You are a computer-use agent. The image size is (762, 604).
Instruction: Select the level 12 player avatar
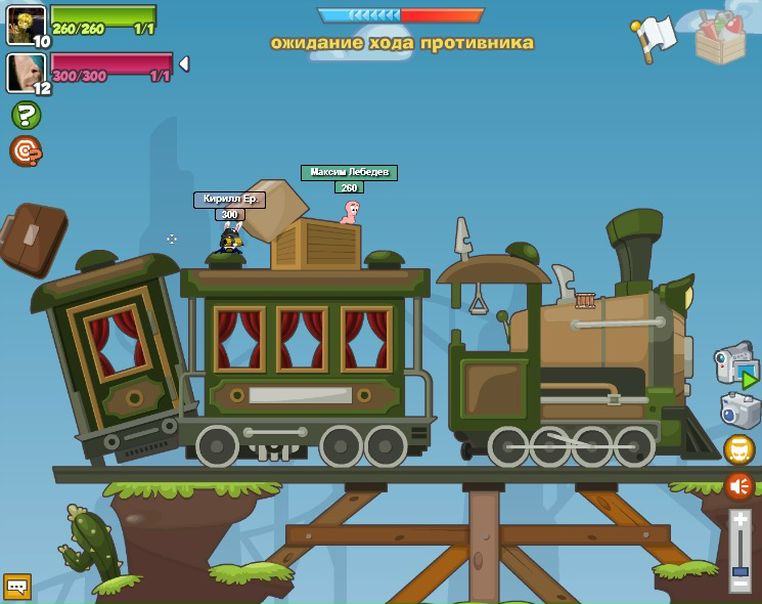(x=25, y=72)
